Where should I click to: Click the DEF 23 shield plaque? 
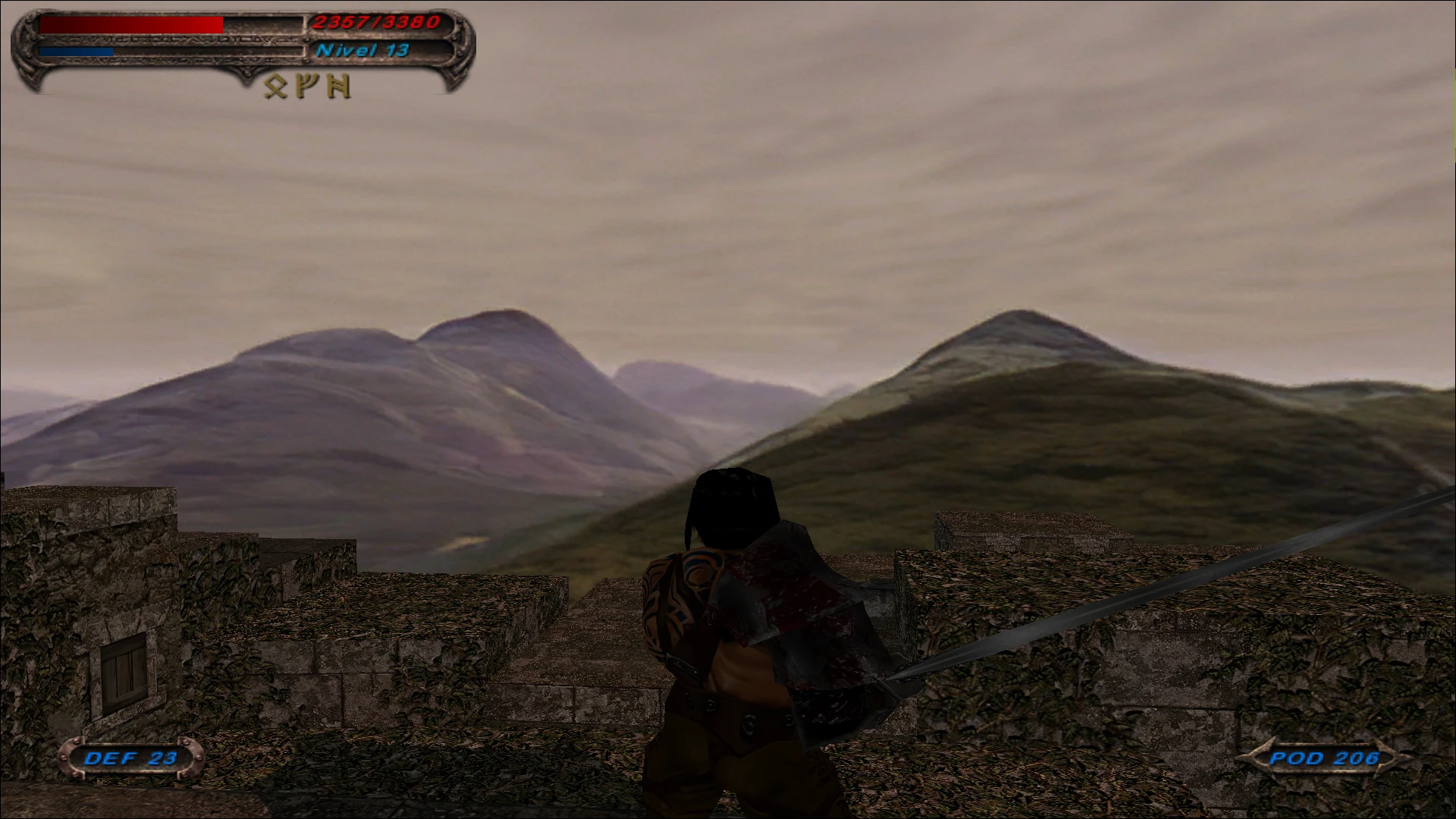pyautogui.click(x=130, y=758)
